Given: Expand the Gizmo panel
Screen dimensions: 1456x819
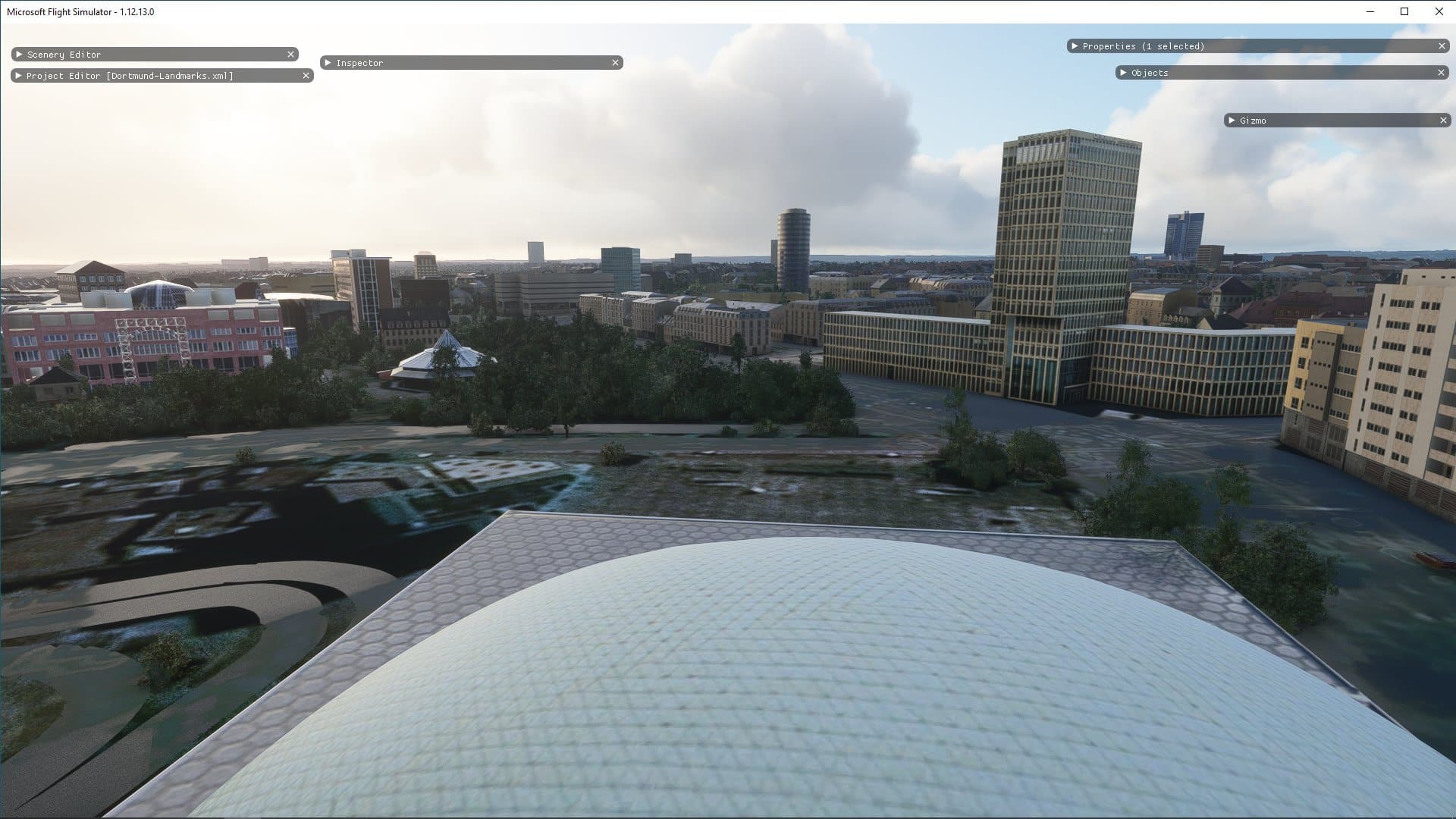Looking at the screenshot, I should tap(1232, 121).
